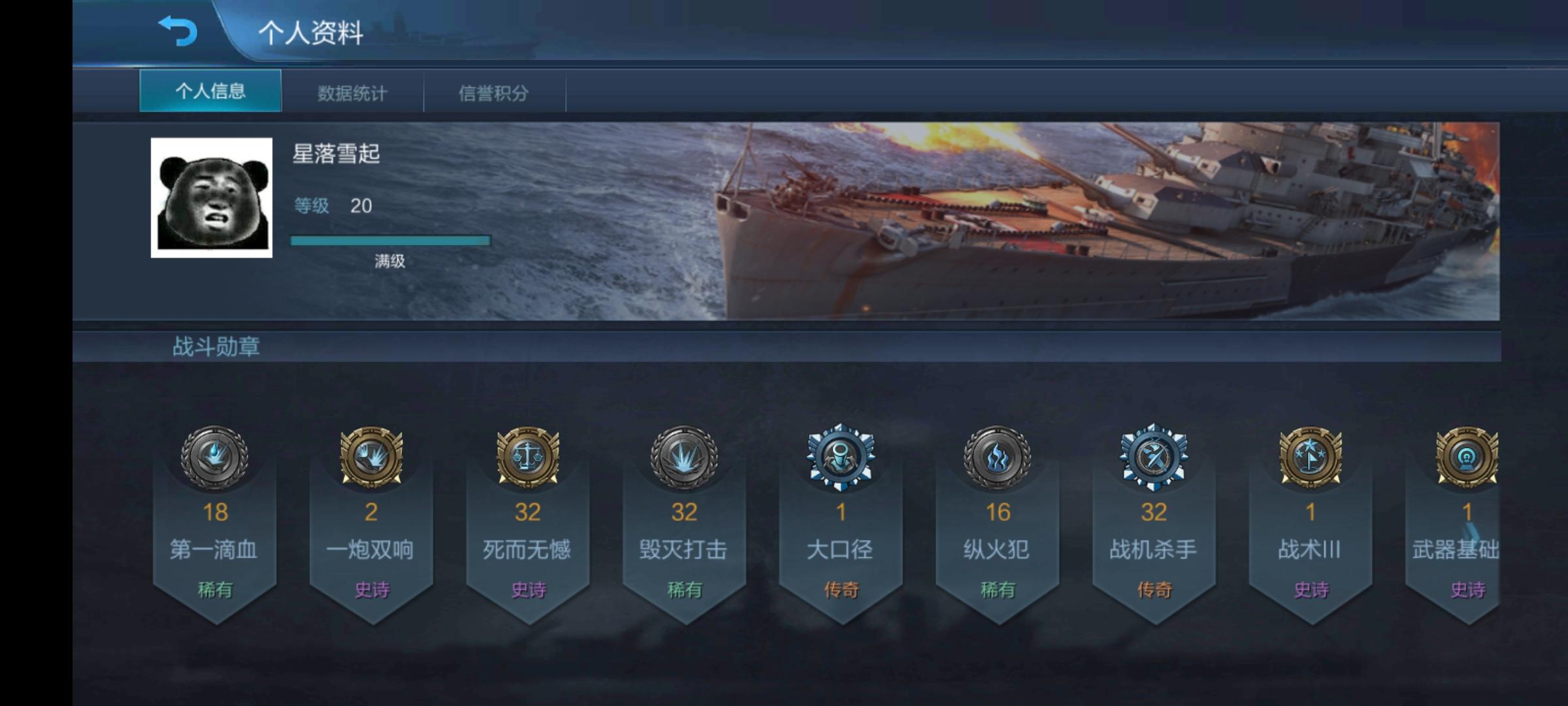Click the 传奇 rarity label under 大口径
1568x706 pixels.
843,588
